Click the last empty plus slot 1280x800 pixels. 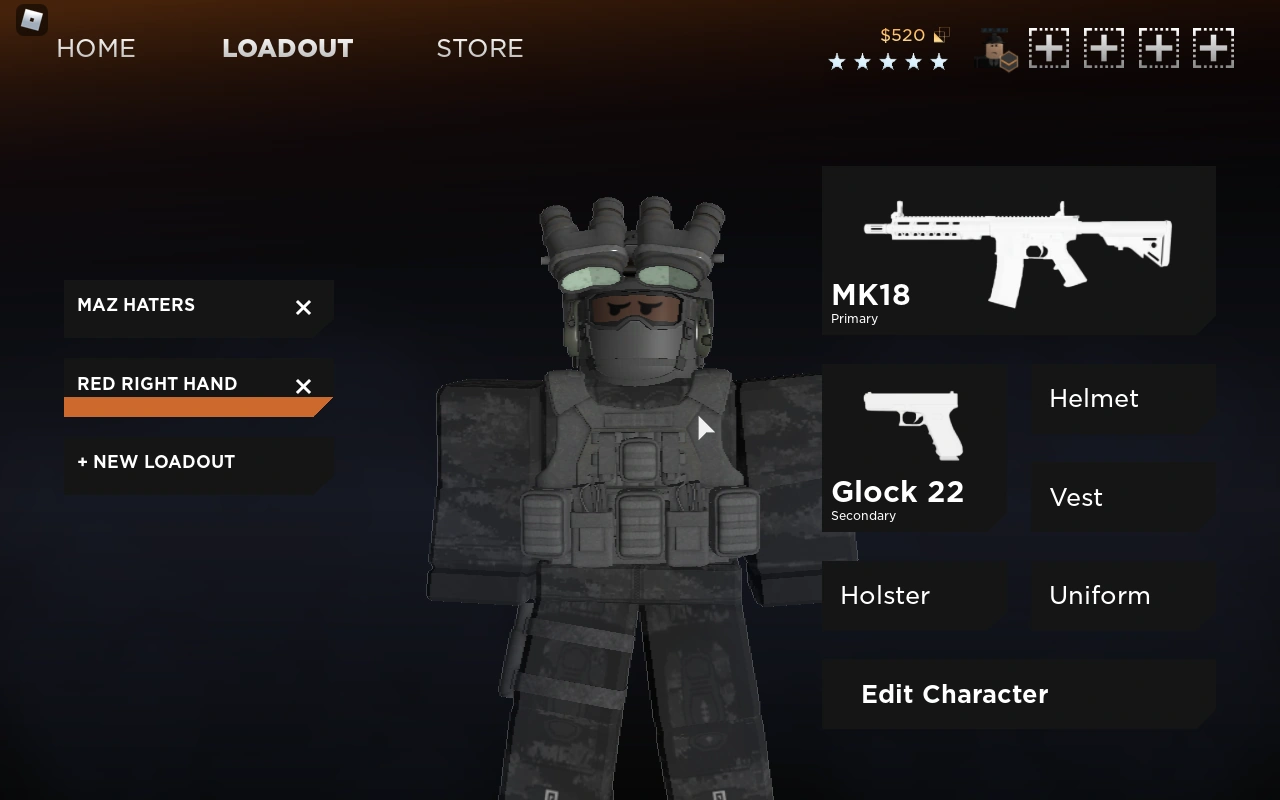coord(1214,47)
